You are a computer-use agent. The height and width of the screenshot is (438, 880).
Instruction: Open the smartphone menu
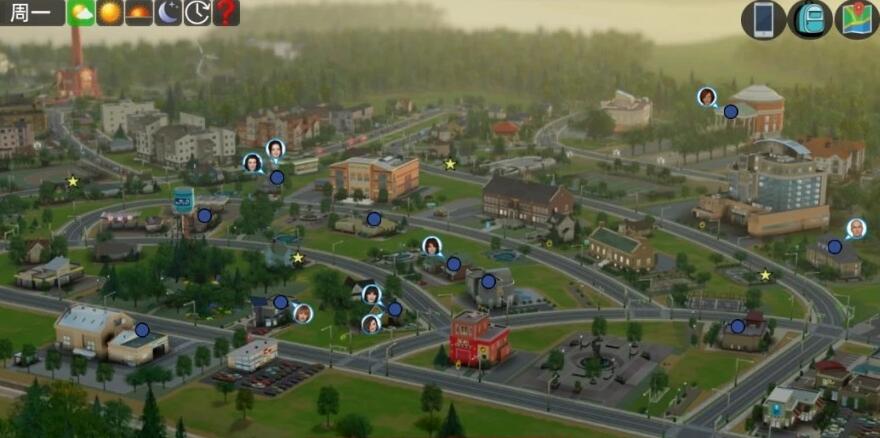point(763,20)
